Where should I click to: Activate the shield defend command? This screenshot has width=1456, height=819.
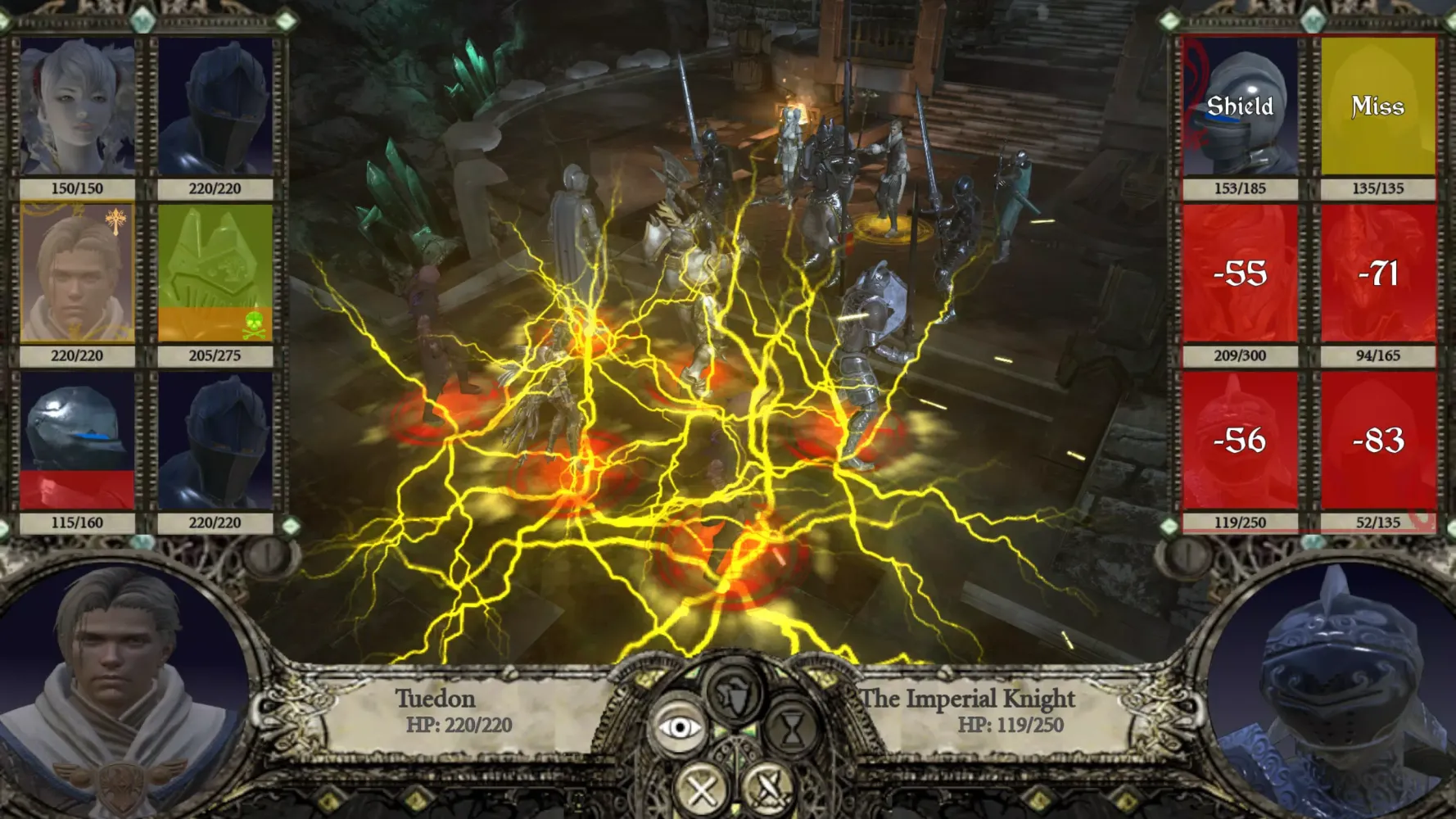pos(735,693)
